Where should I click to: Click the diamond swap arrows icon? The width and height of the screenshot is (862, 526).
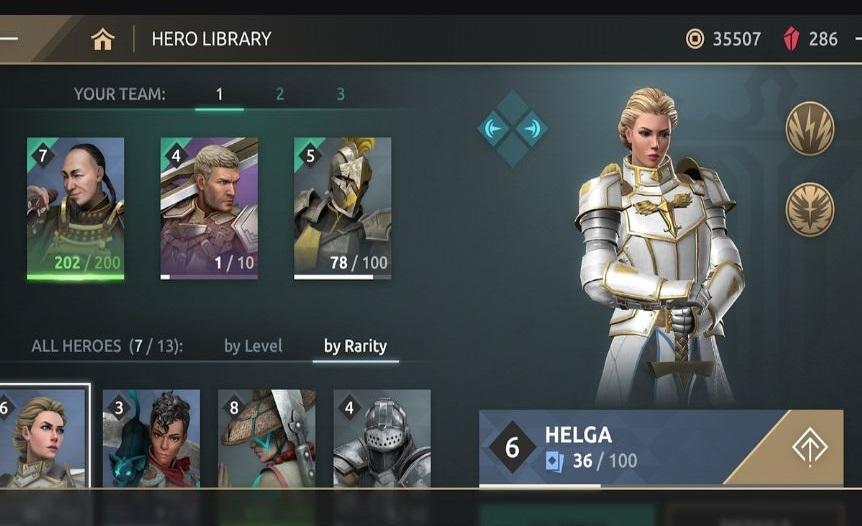512,129
